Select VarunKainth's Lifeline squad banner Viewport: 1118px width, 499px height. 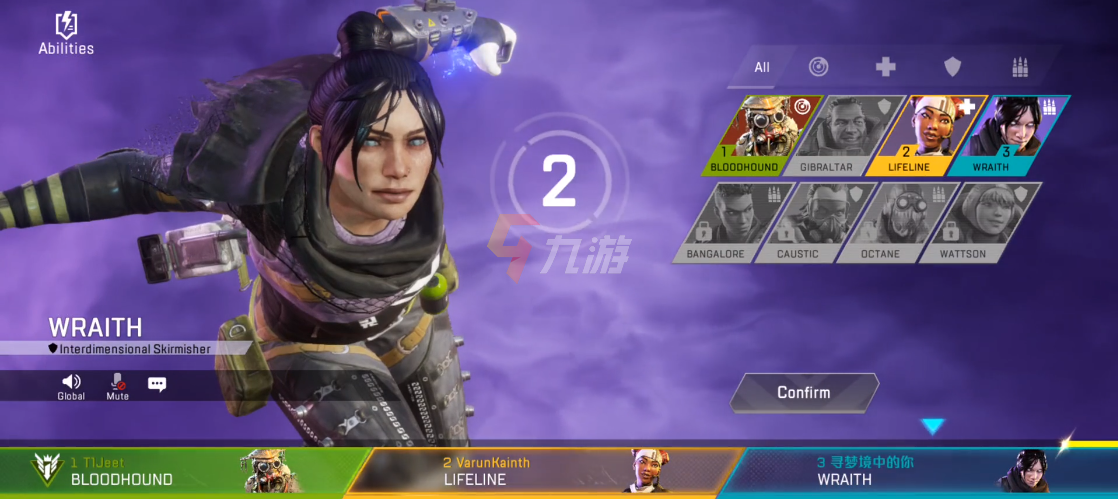(540, 472)
